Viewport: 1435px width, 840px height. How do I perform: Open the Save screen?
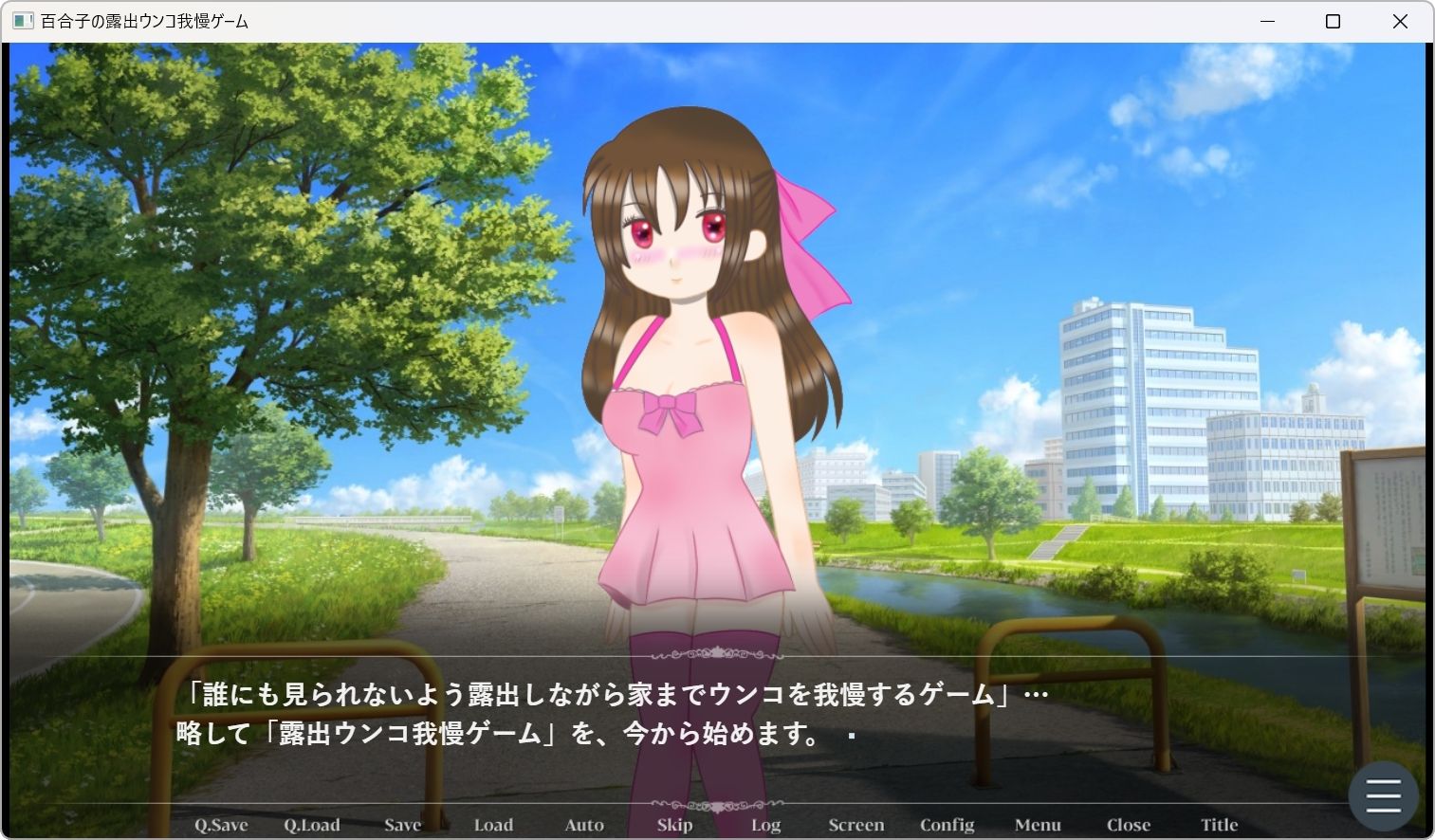coord(402,824)
